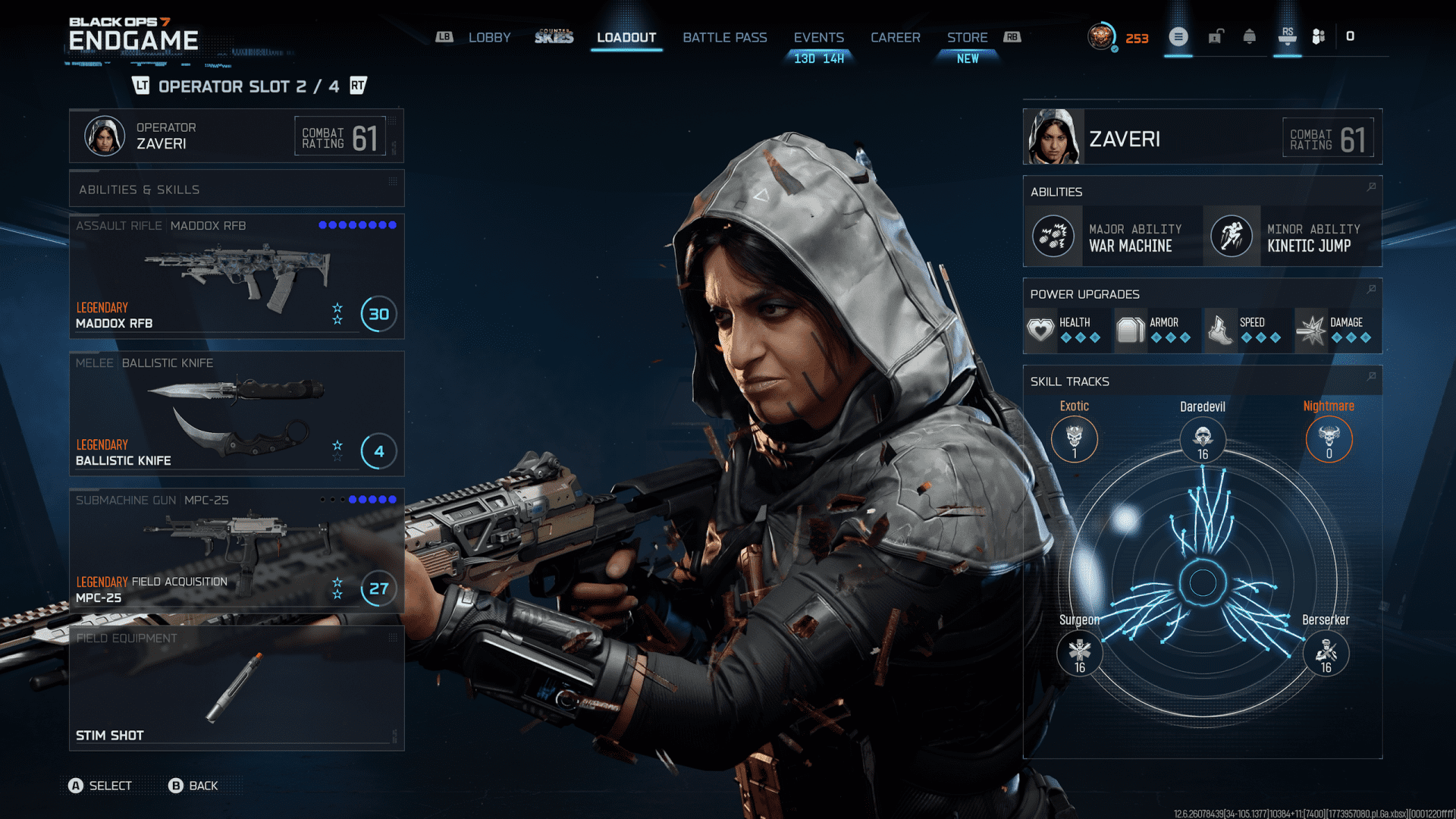
Task: Open the Lobby tab
Action: click(x=489, y=37)
